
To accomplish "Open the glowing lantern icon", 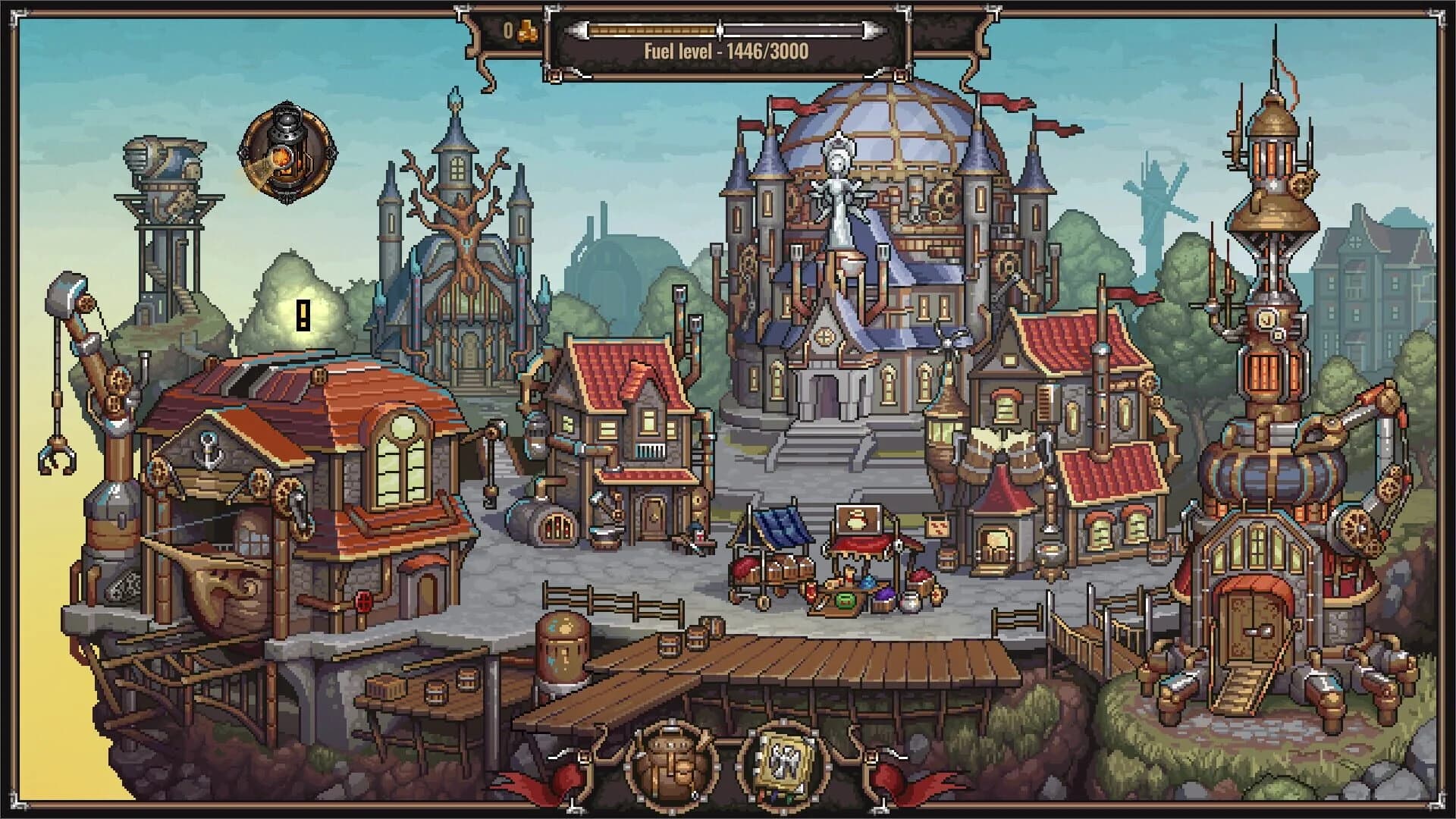I will tap(287, 152).
